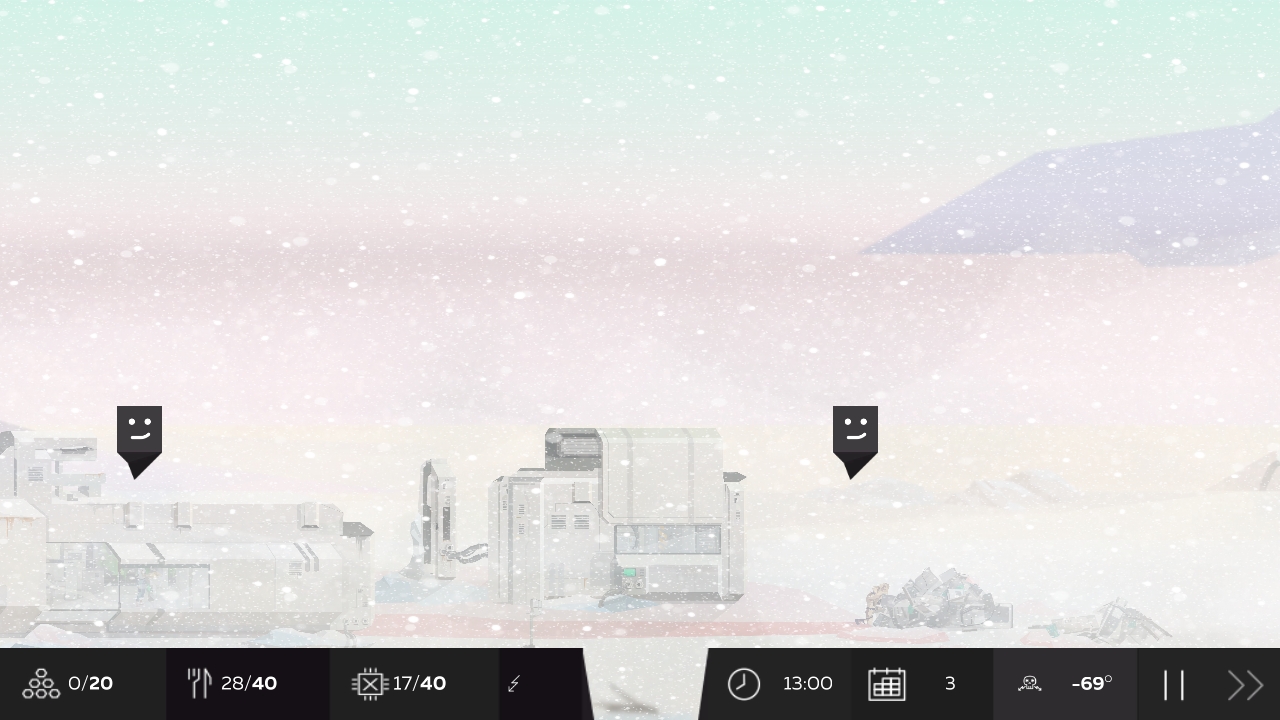
Task: Pause the game with the pause icon
Action: click(x=1175, y=683)
